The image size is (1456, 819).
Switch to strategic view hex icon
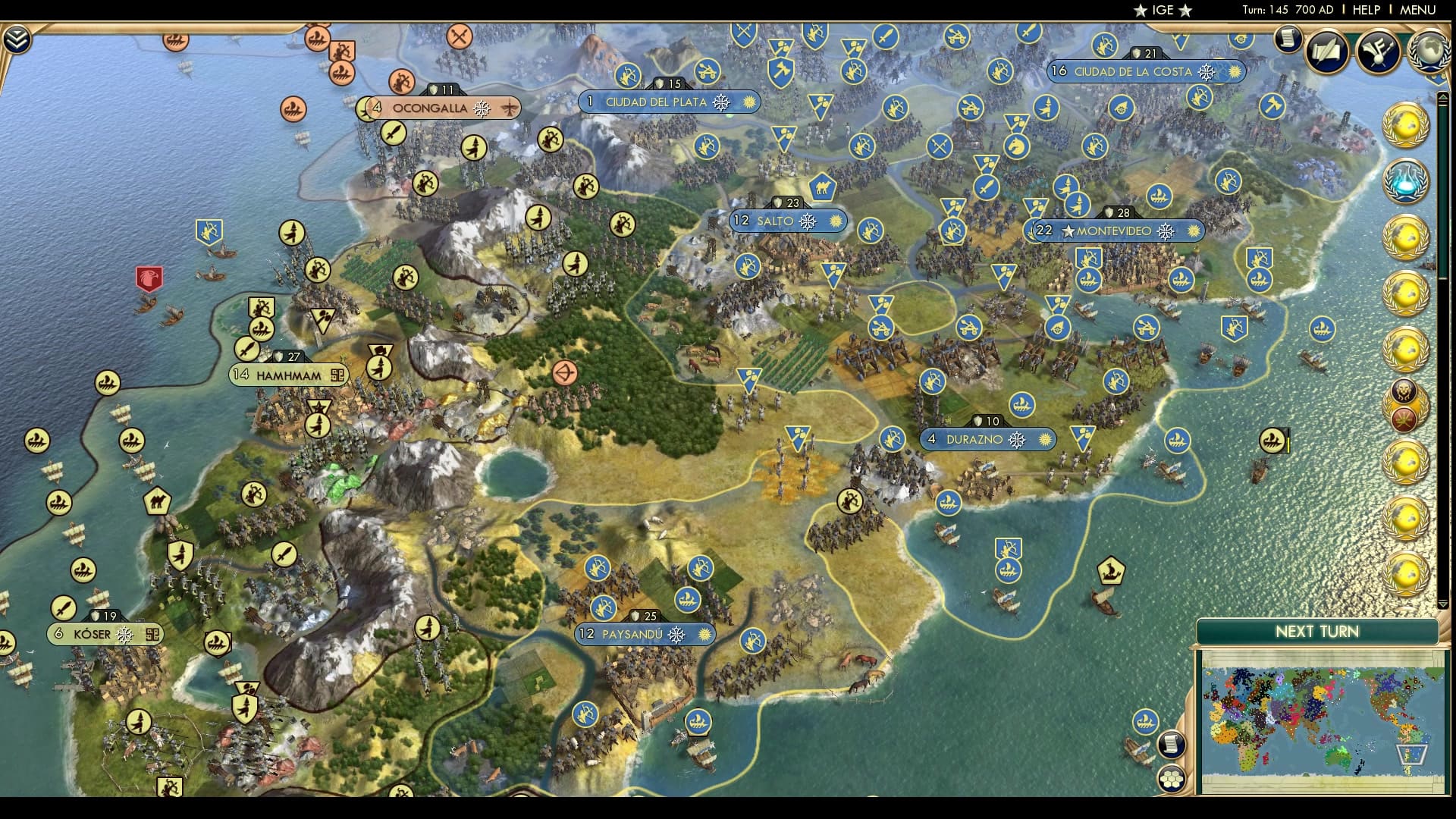click(1172, 778)
